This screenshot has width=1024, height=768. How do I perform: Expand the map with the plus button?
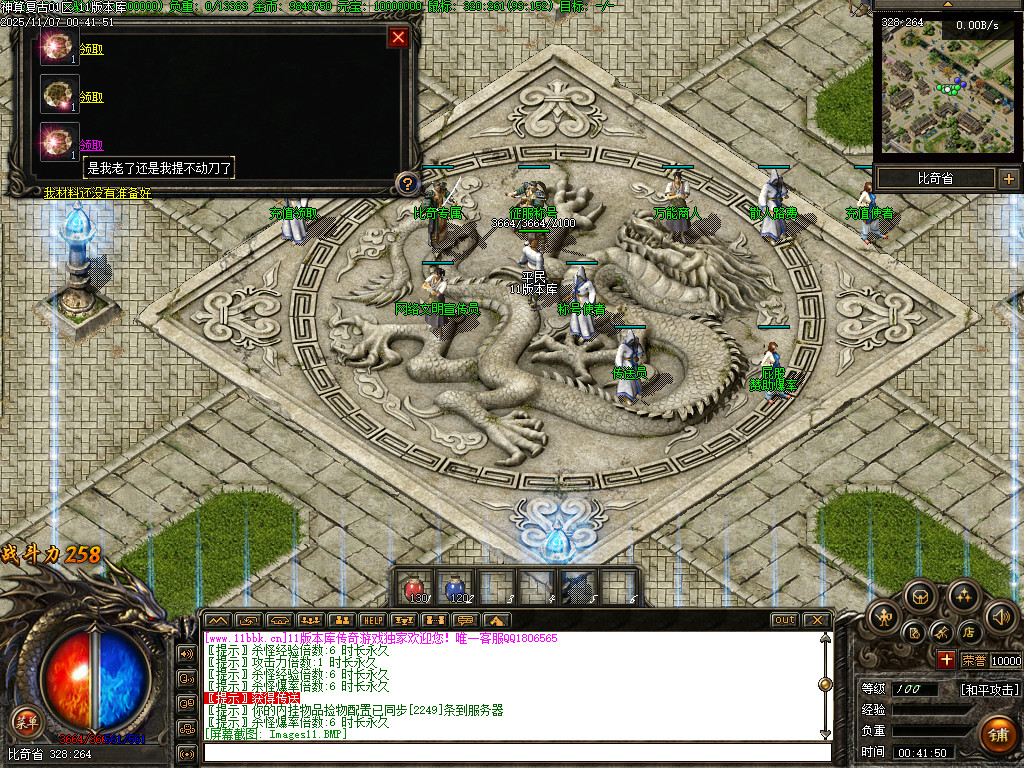click(1008, 179)
